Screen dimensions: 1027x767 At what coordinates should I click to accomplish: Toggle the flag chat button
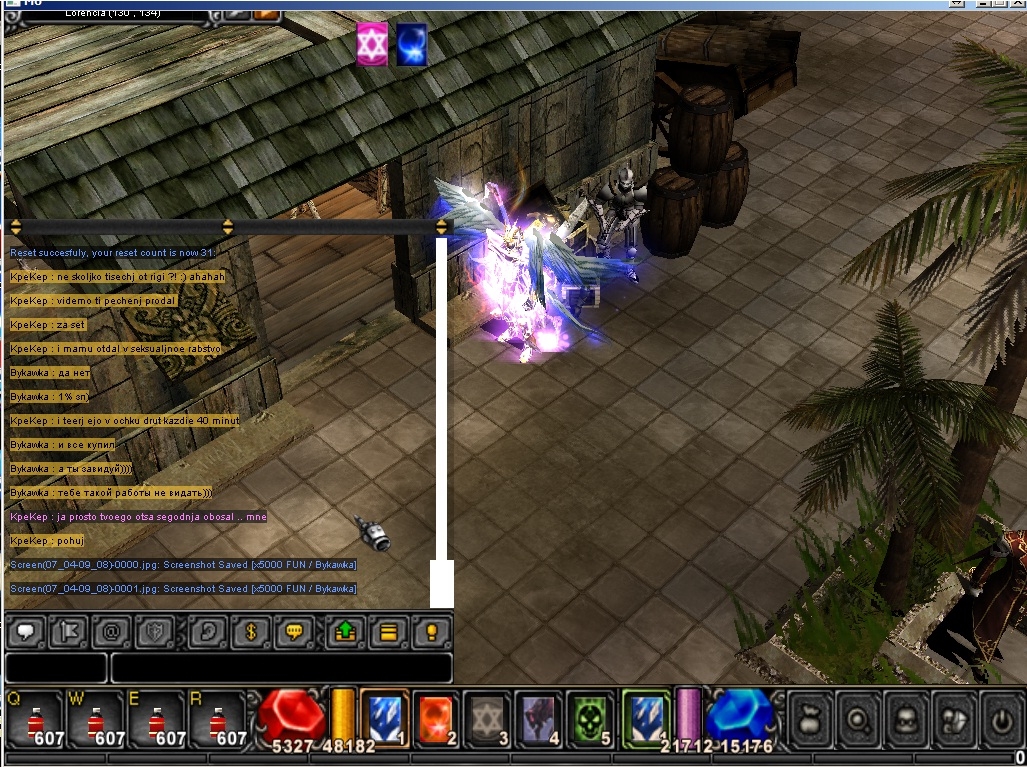(x=70, y=632)
